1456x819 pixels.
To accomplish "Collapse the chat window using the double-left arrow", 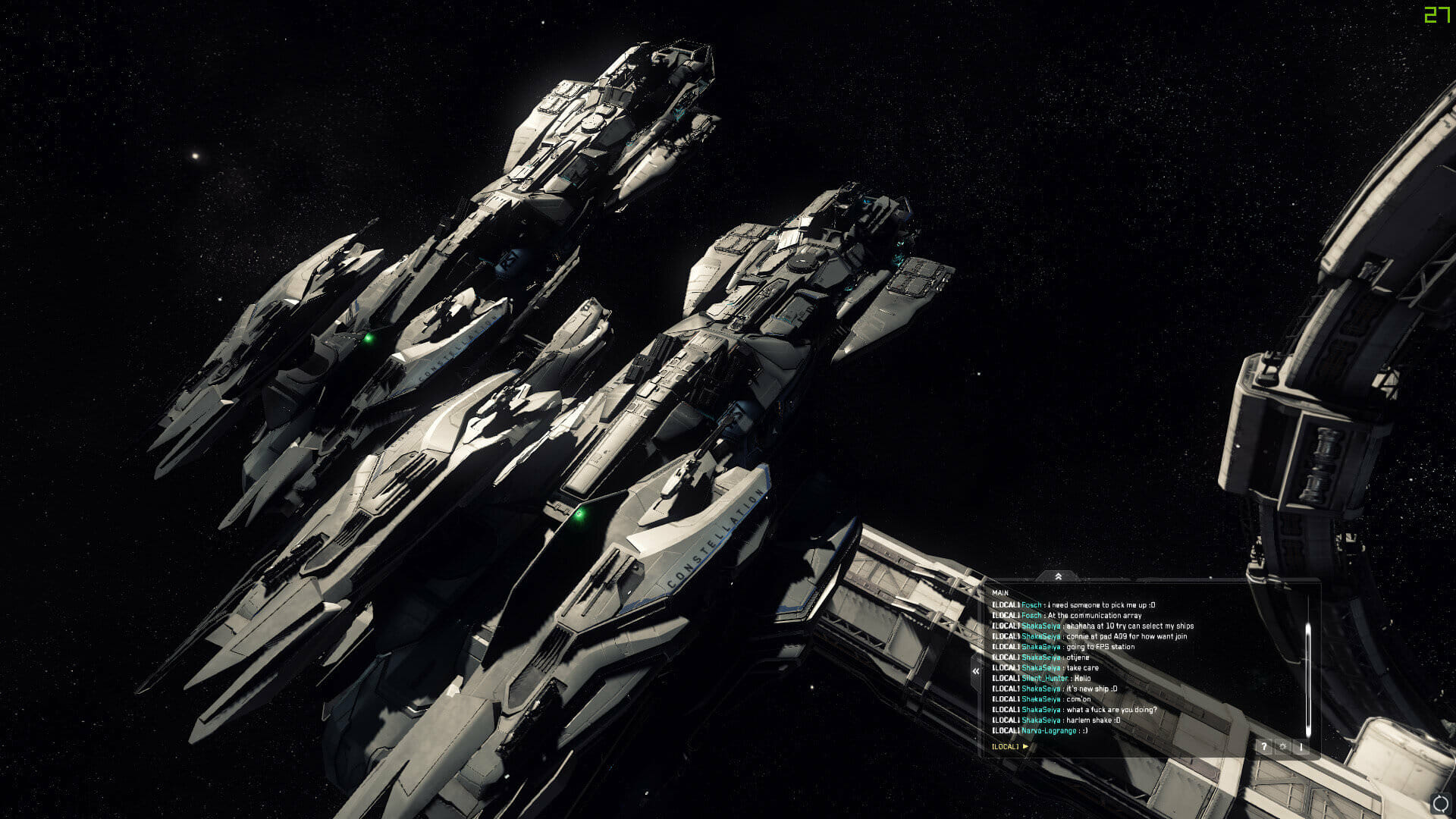I will (976, 671).
